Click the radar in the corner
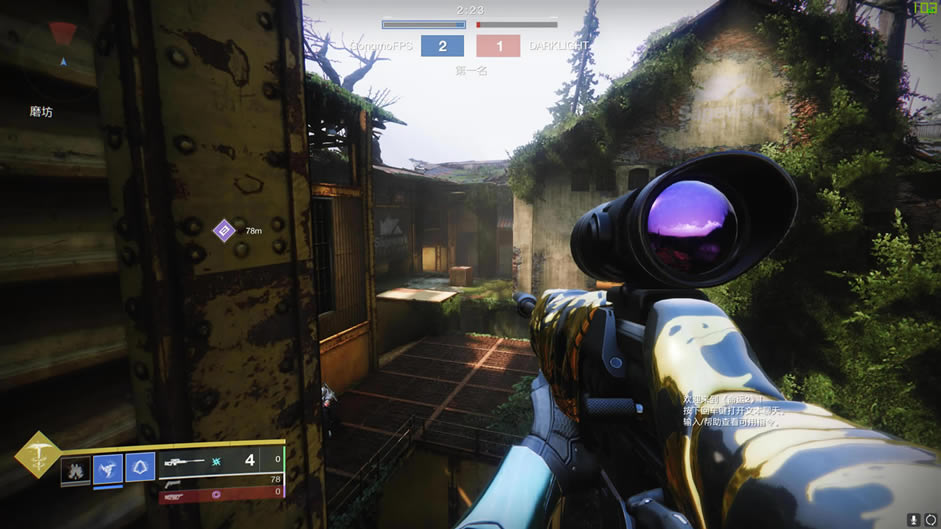The width and height of the screenshot is (941, 529). pos(62,38)
